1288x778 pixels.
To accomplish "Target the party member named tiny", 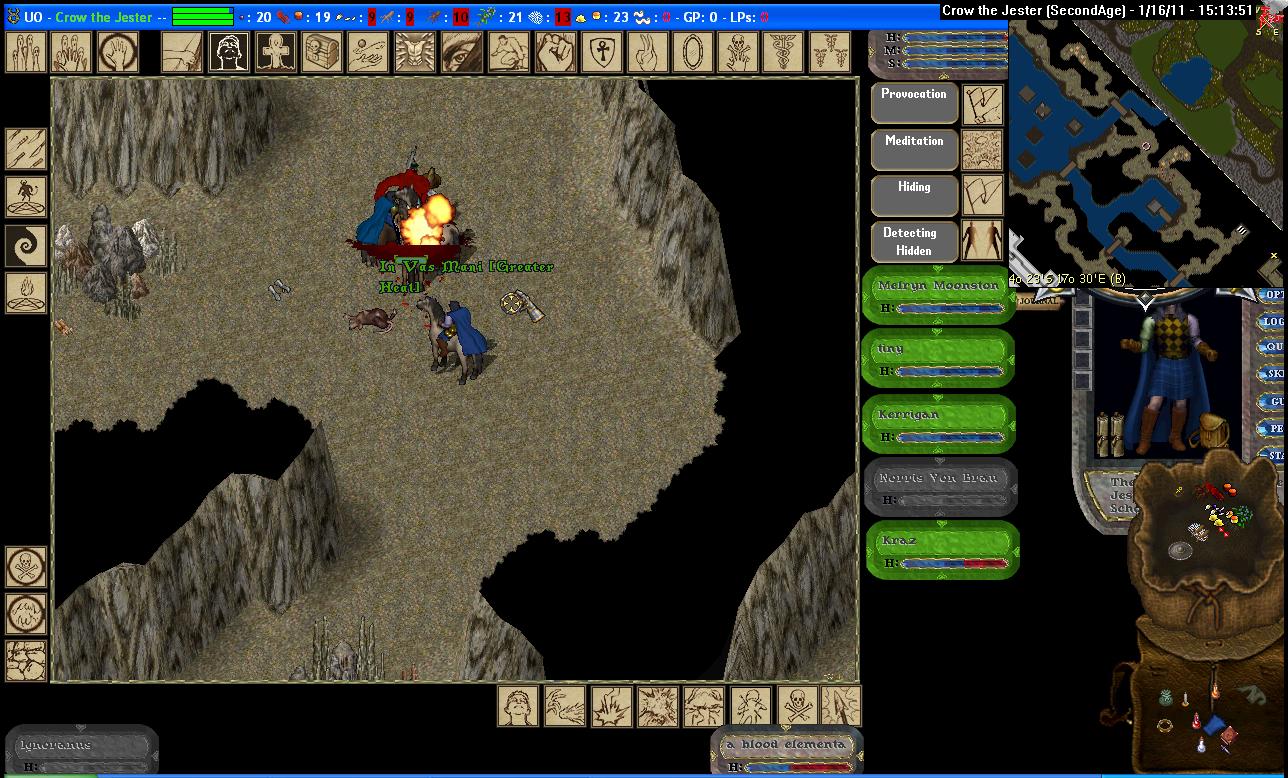I will click(x=938, y=358).
